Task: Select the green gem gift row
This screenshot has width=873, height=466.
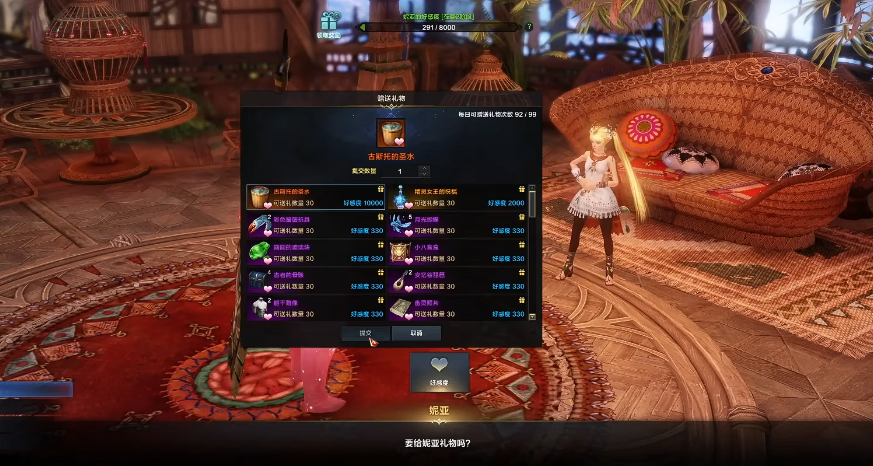Action: [x=316, y=252]
